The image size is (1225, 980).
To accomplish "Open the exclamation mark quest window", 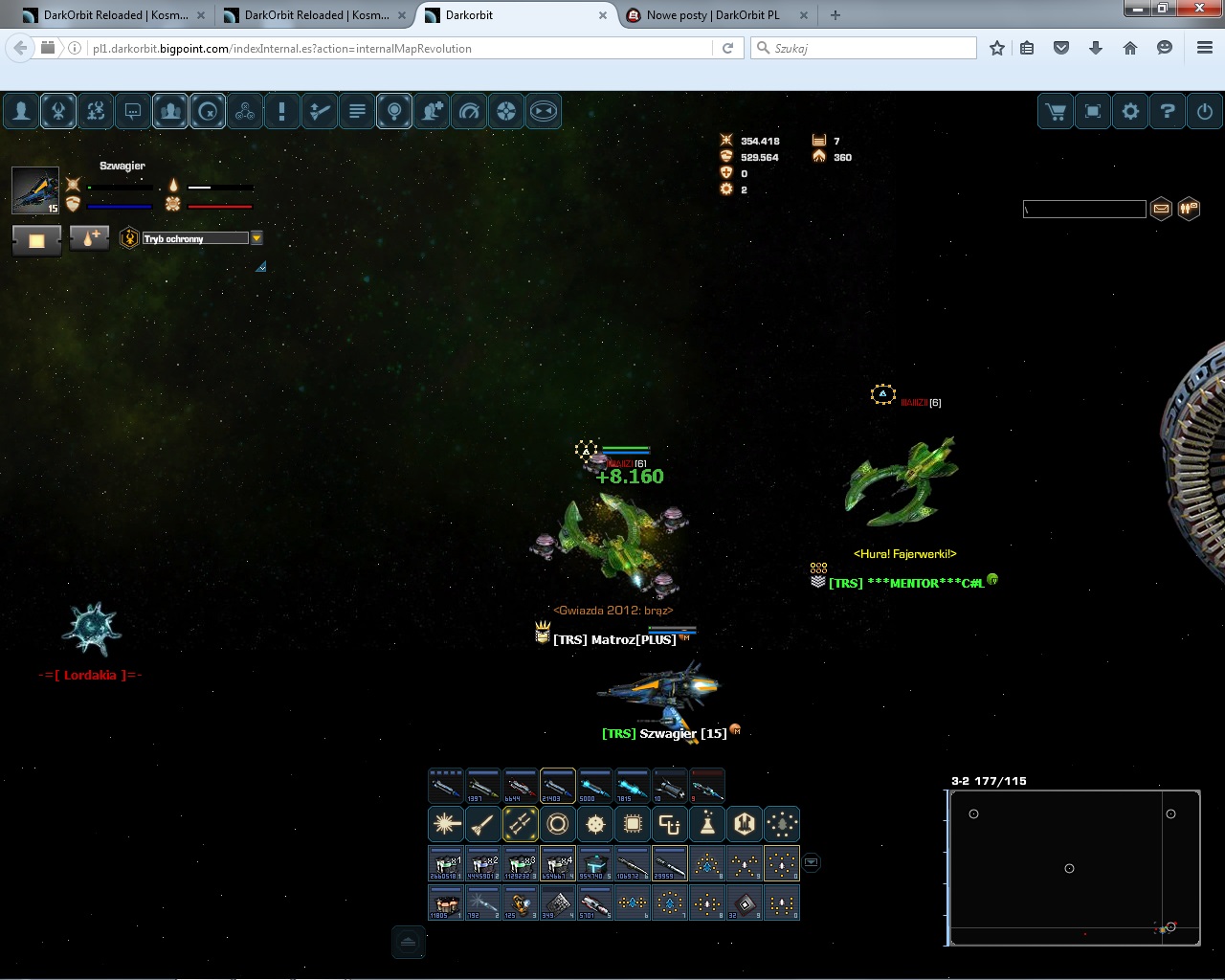I will coord(281,112).
